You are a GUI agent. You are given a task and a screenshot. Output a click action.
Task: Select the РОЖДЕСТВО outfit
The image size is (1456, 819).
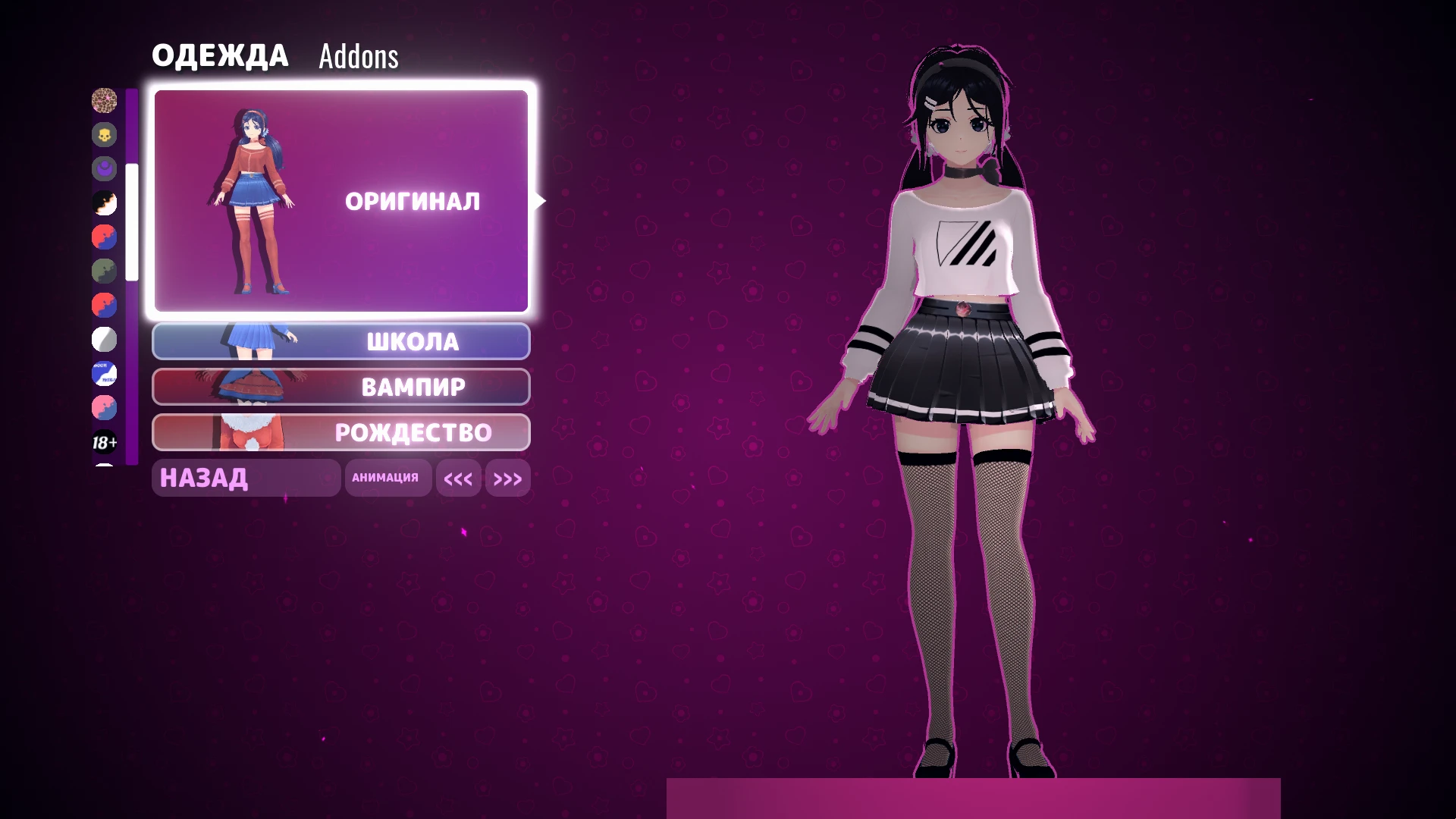340,432
